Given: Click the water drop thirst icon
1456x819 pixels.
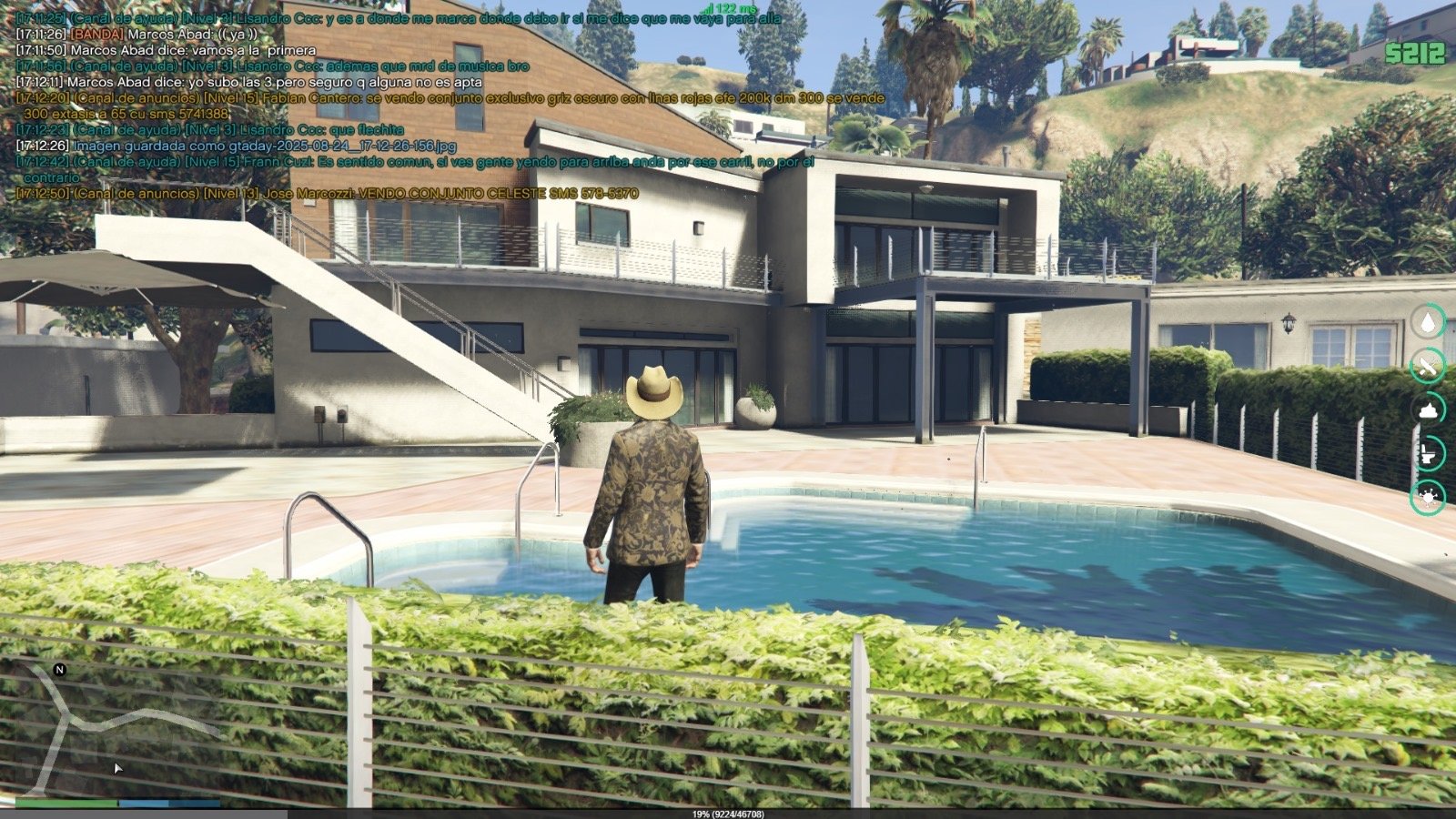Looking at the screenshot, I should (x=1427, y=321).
